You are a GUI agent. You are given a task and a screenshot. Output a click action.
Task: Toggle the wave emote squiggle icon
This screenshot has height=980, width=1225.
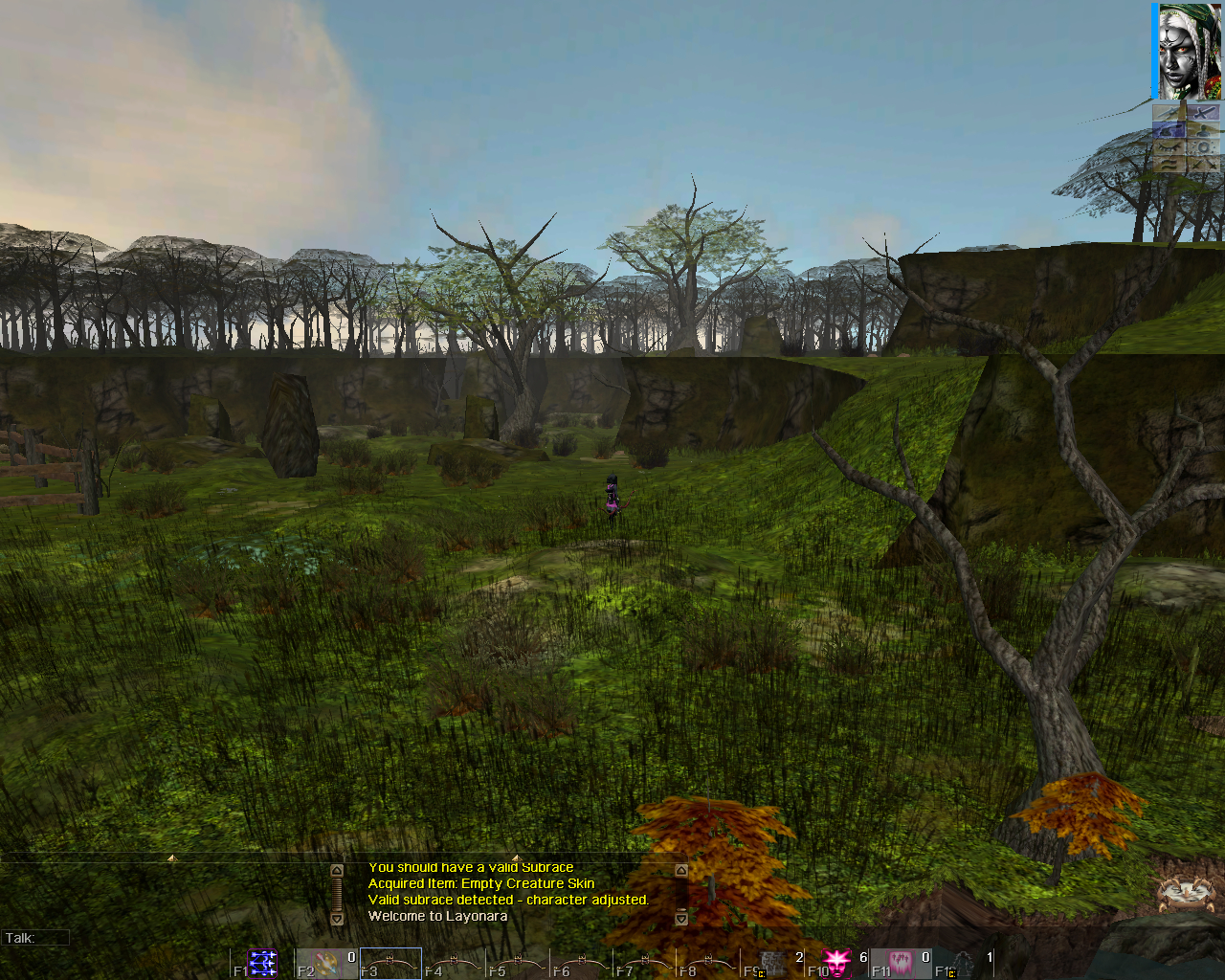[1169, 165]
